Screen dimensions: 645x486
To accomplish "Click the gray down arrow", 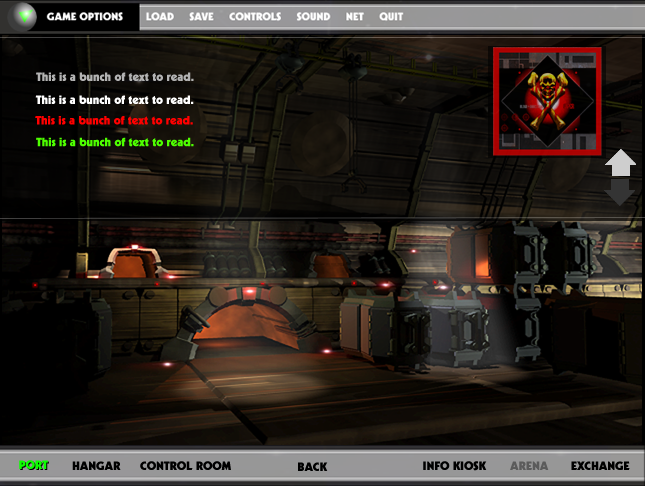I will coord(620,192).
